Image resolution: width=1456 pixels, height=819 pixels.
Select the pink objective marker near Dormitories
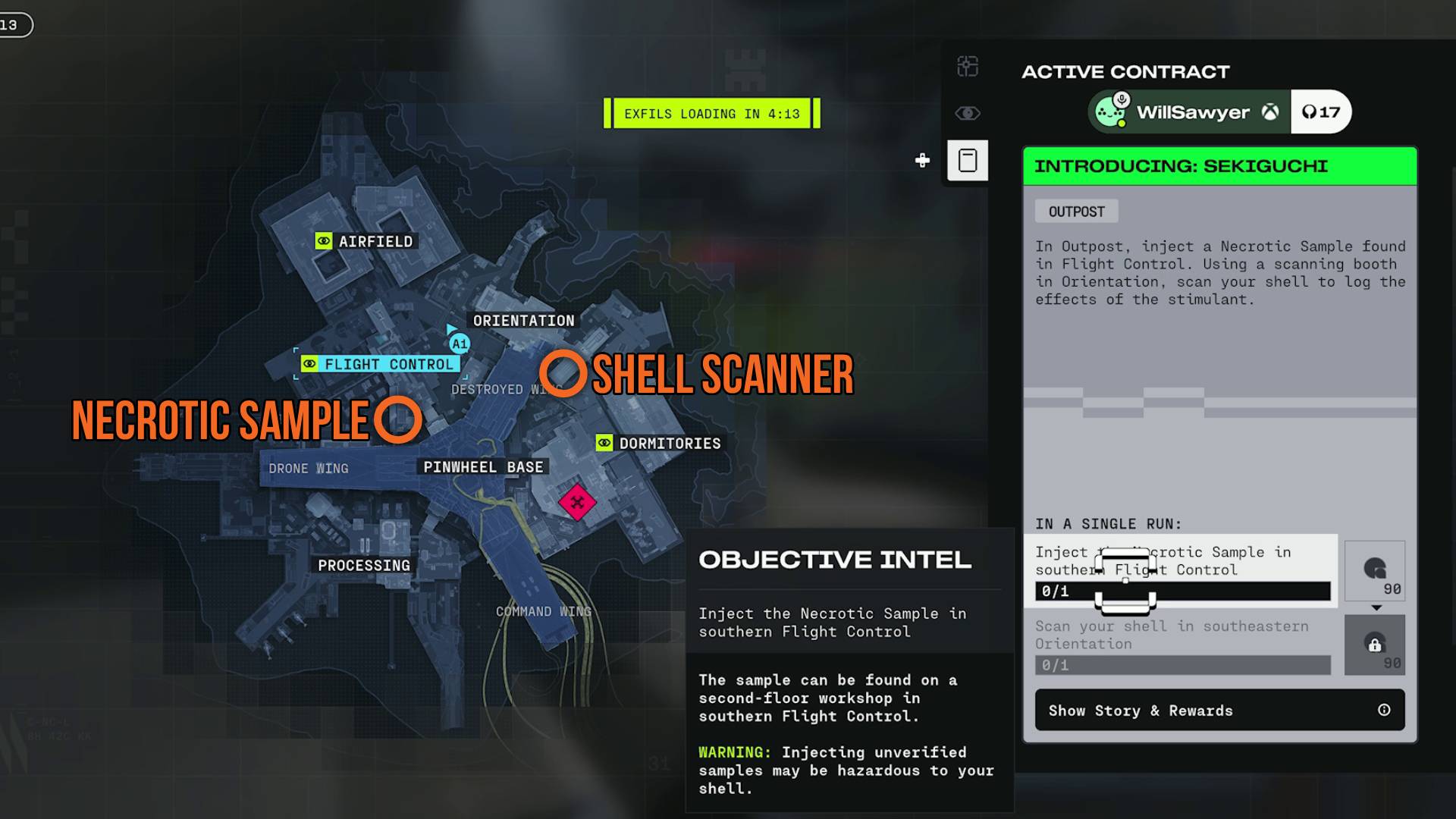[x=578, y=500]
